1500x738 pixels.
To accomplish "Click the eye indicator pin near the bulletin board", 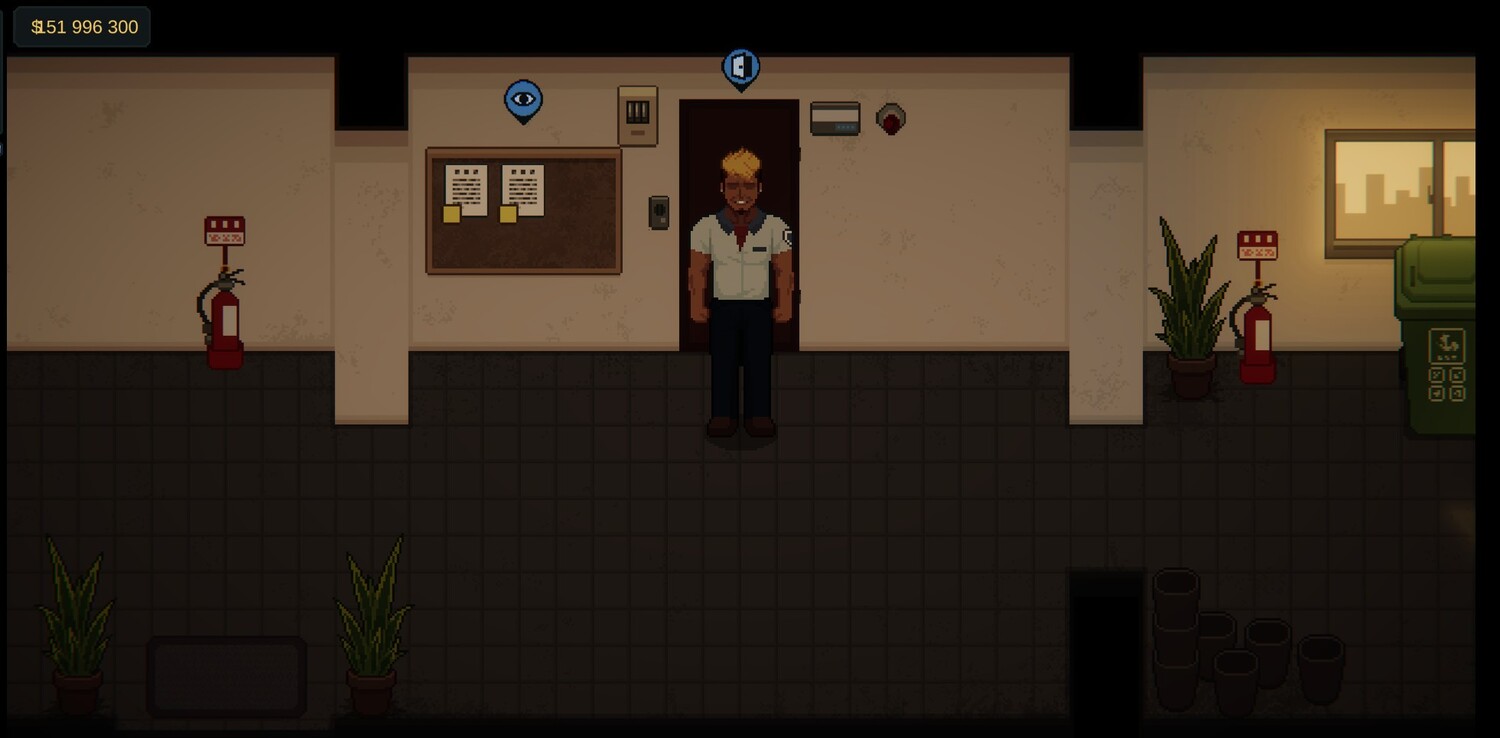I will [523, 98].
